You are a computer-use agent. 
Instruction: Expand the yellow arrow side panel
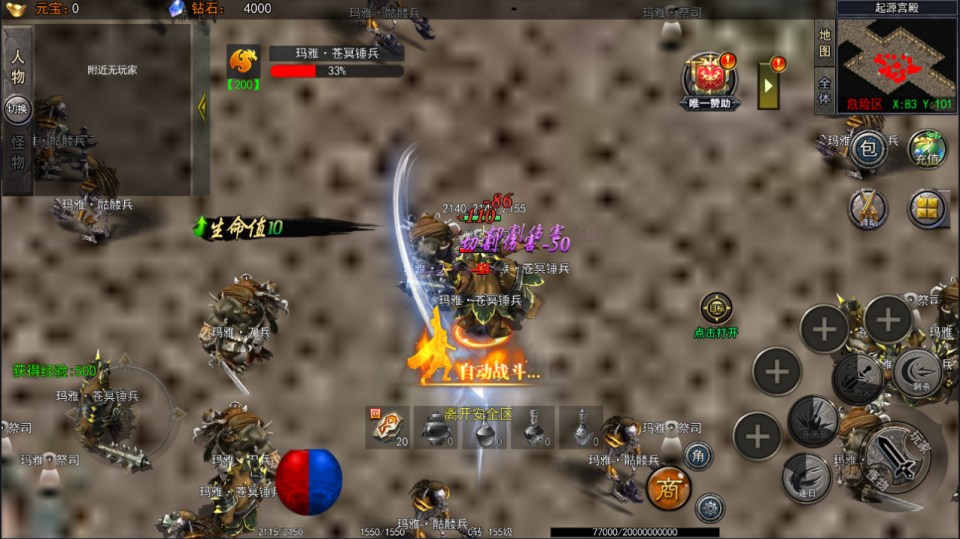(x=769, y=86)
